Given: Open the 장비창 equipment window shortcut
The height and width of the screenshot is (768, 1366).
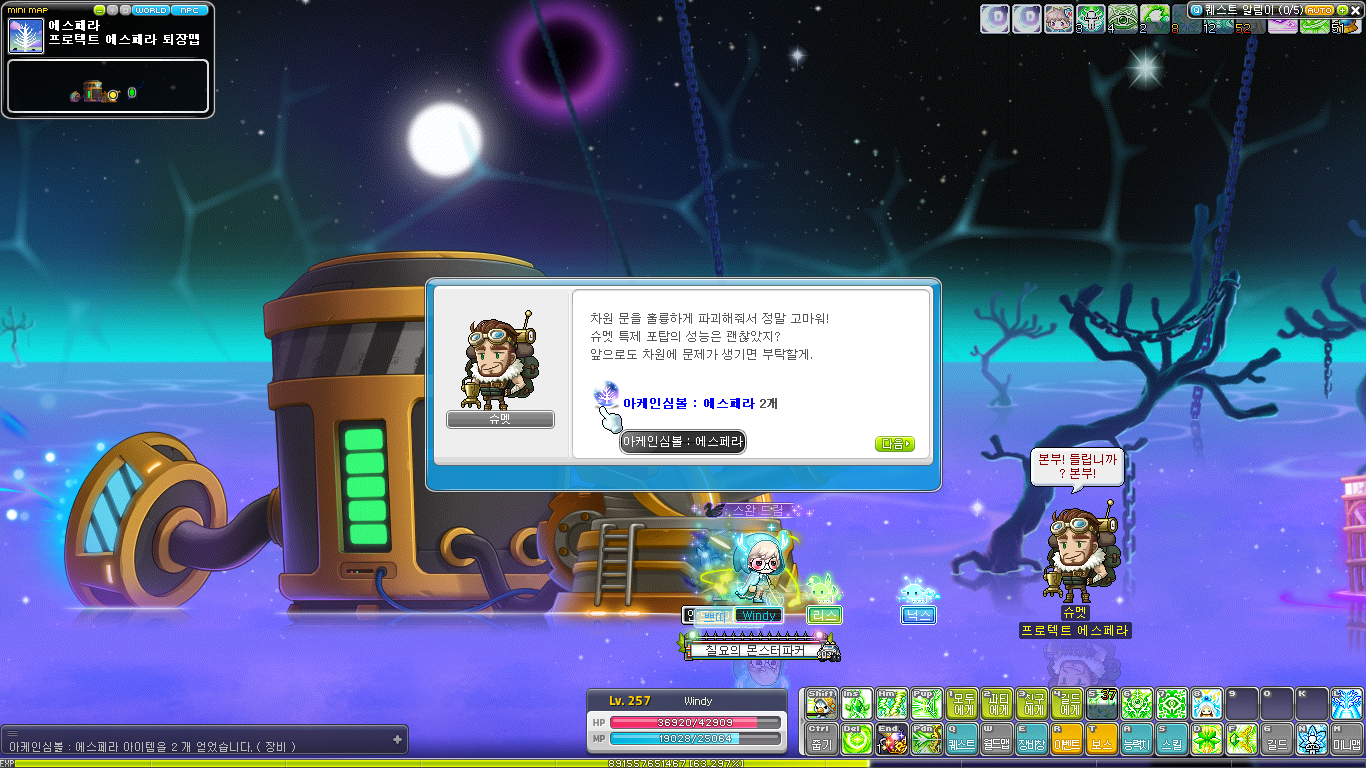Looking at the screenshot, I should click(x=1032, y=740).
